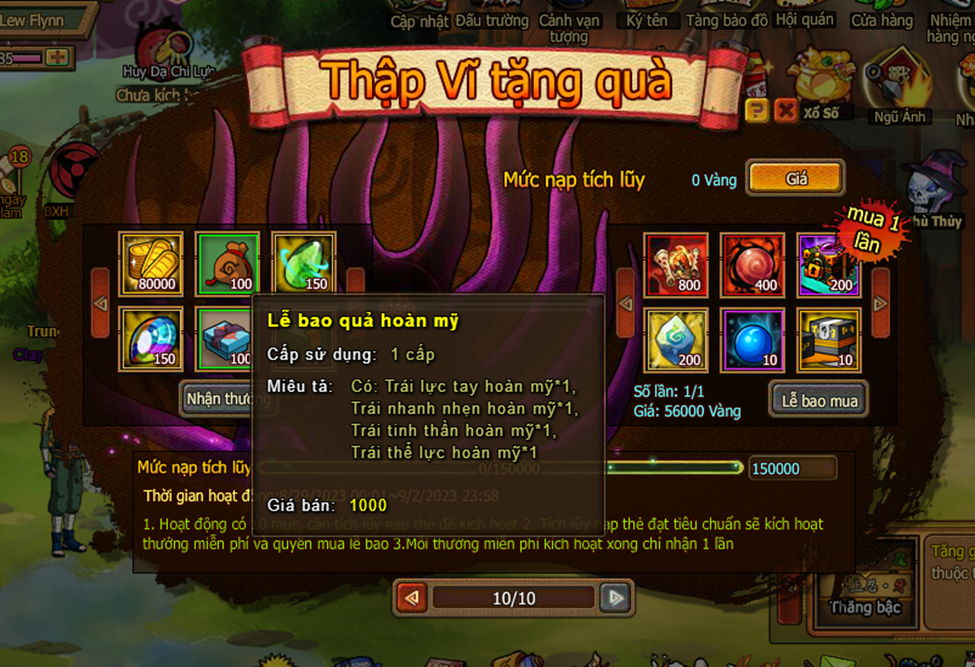
Task: Select the rainbow gem reward with 150
Action: (x=151, y=339)
